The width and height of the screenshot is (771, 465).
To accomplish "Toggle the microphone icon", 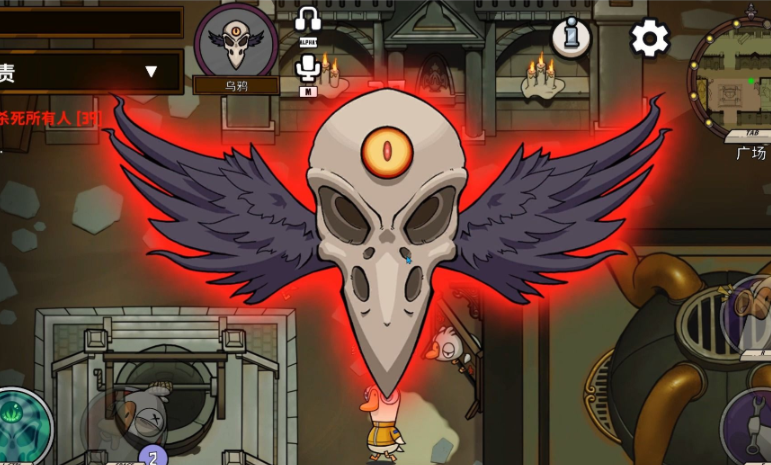I will 308,68.
